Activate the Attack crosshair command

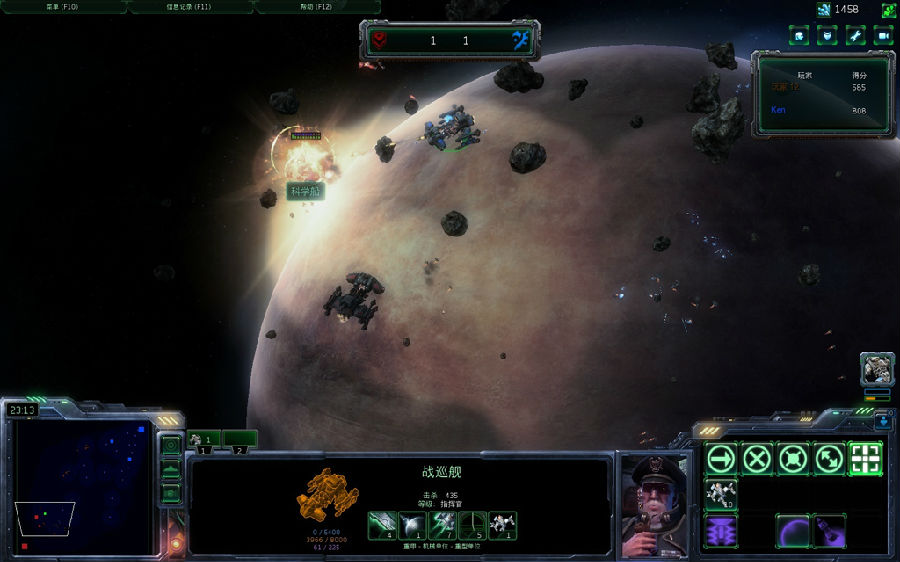865,459
